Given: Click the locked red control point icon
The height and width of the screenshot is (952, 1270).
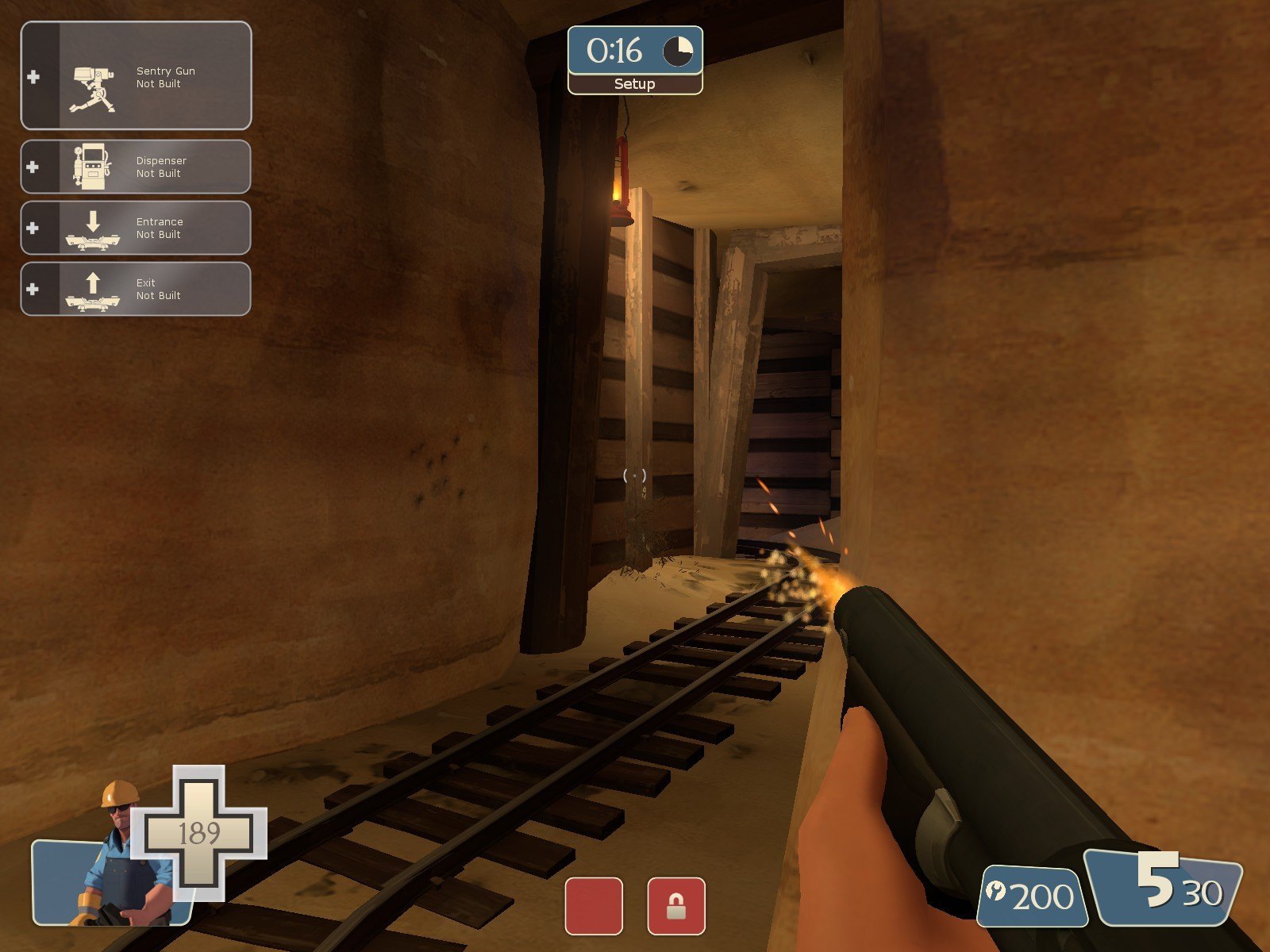Looking at the screenshot, I should point(675,906).
